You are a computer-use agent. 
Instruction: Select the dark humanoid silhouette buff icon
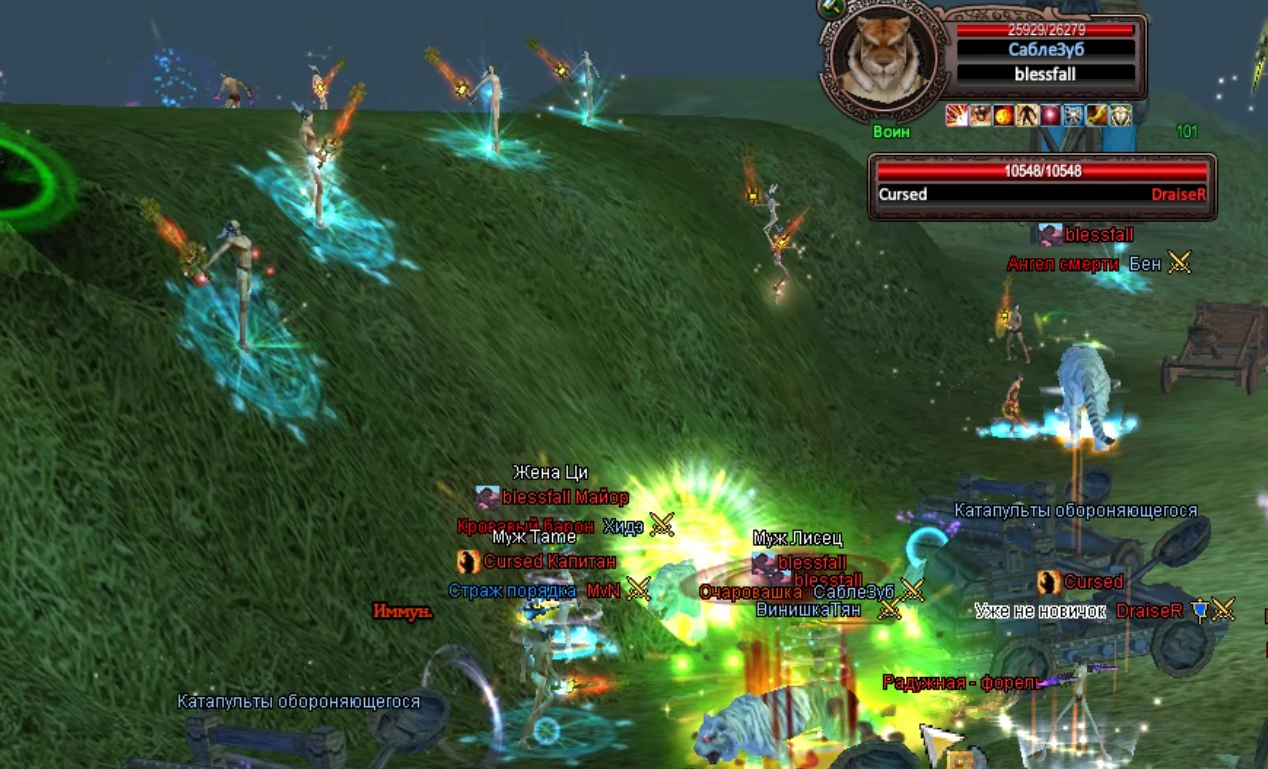(x=1026, y=115)
